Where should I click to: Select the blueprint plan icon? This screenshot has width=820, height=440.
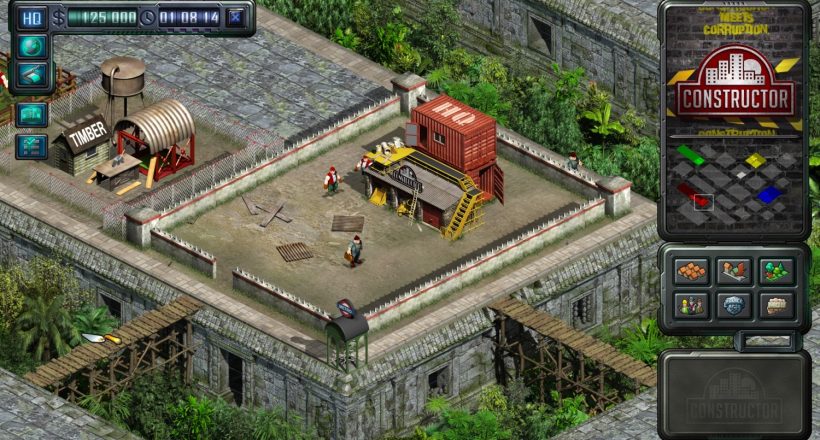(31, 74)
